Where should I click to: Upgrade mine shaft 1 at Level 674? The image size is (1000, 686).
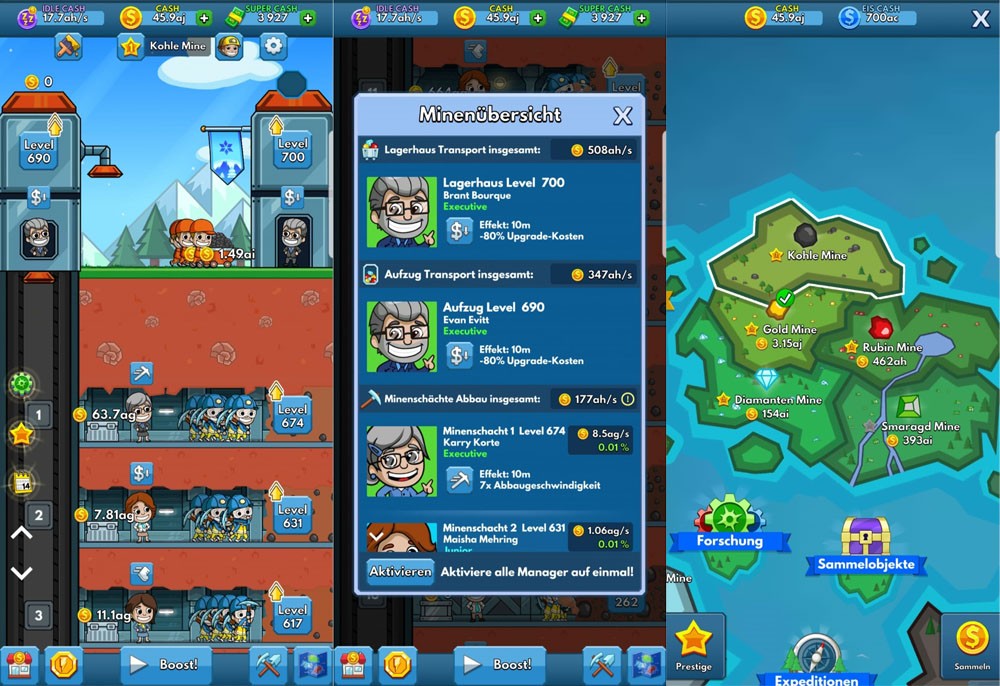(293, 416)
